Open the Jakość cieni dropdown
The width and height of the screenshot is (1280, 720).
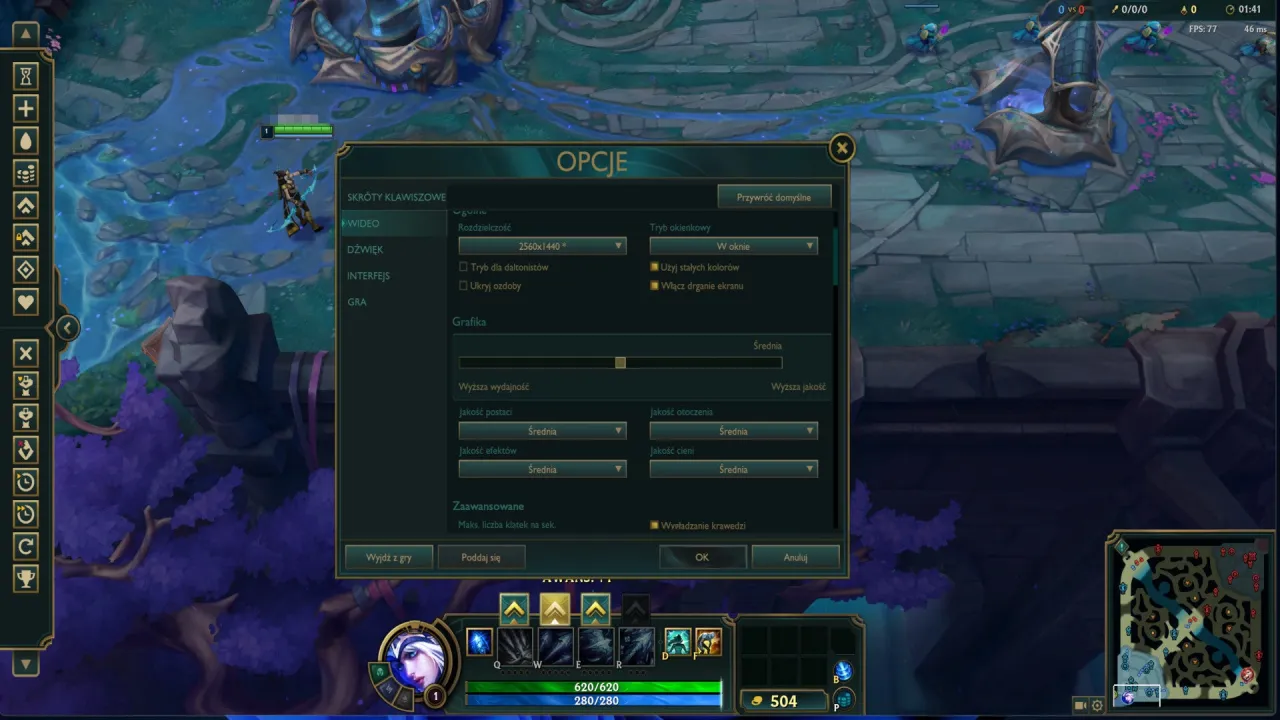point(734,468)
